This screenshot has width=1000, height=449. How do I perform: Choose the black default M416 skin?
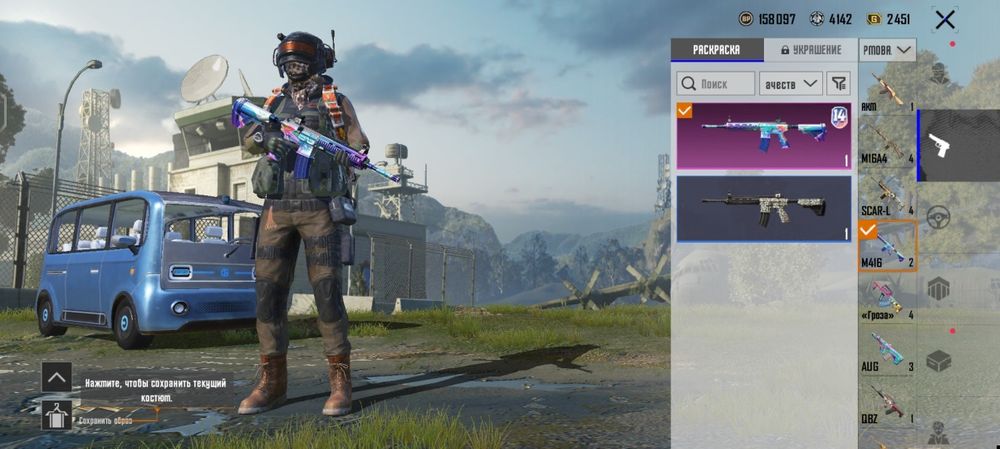pyautogui.click(x=764, y=208)
